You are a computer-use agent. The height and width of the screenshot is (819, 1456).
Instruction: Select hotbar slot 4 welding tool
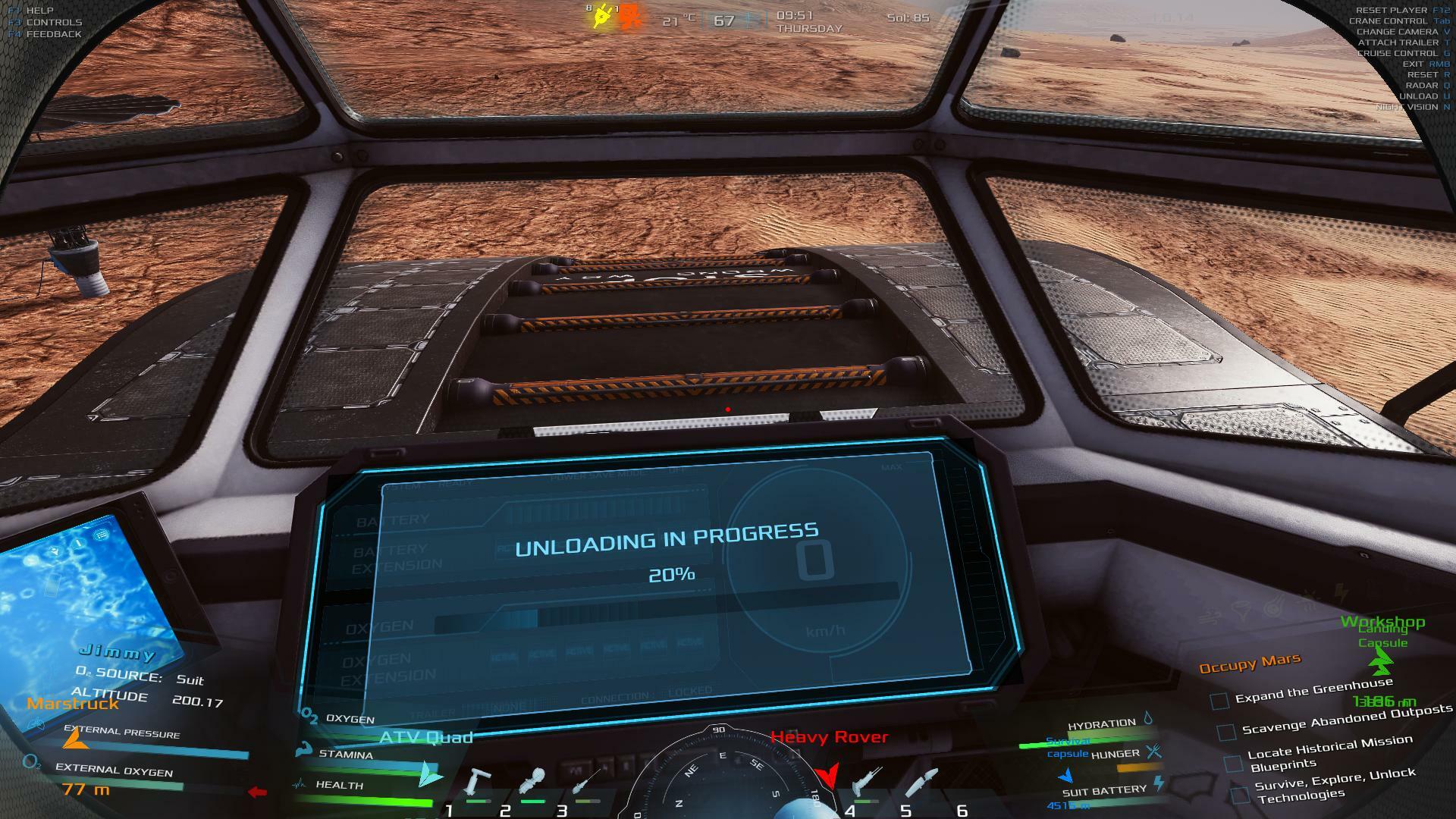click(865, 783)
